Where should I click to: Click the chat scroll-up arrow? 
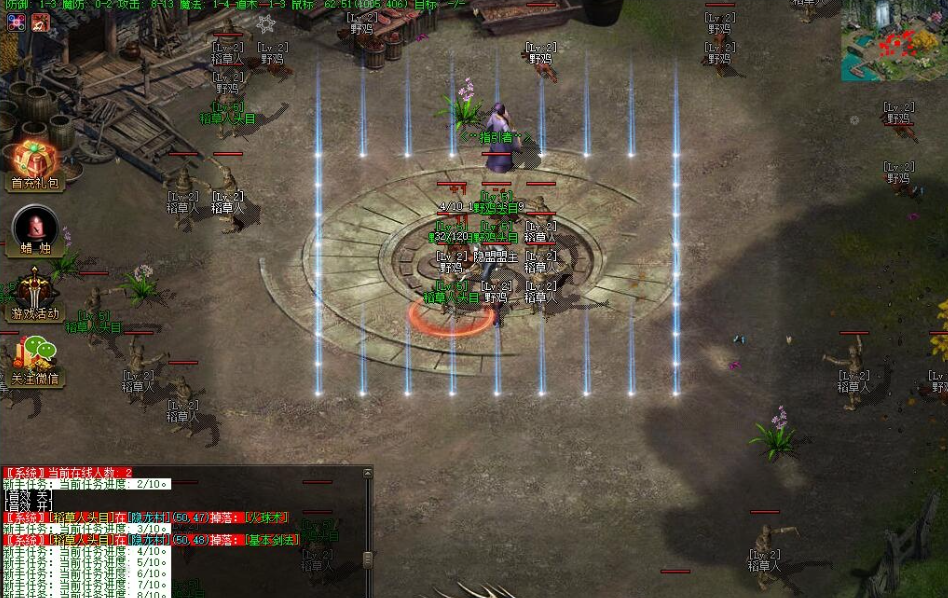(367, 472)
